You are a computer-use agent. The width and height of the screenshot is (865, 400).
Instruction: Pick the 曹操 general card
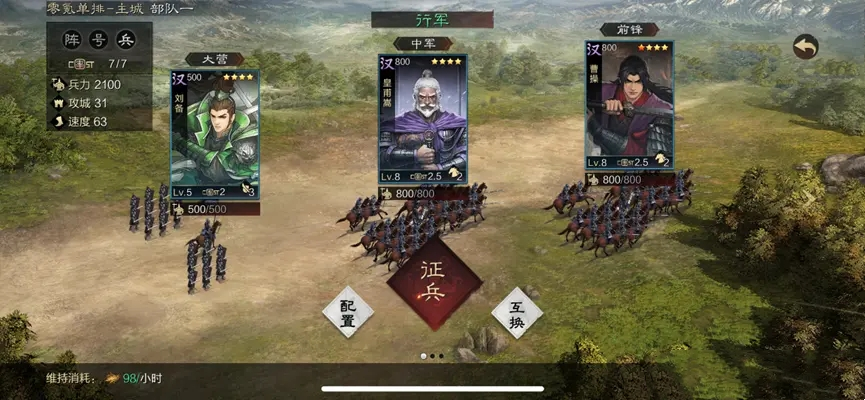[x=629, y=105]
